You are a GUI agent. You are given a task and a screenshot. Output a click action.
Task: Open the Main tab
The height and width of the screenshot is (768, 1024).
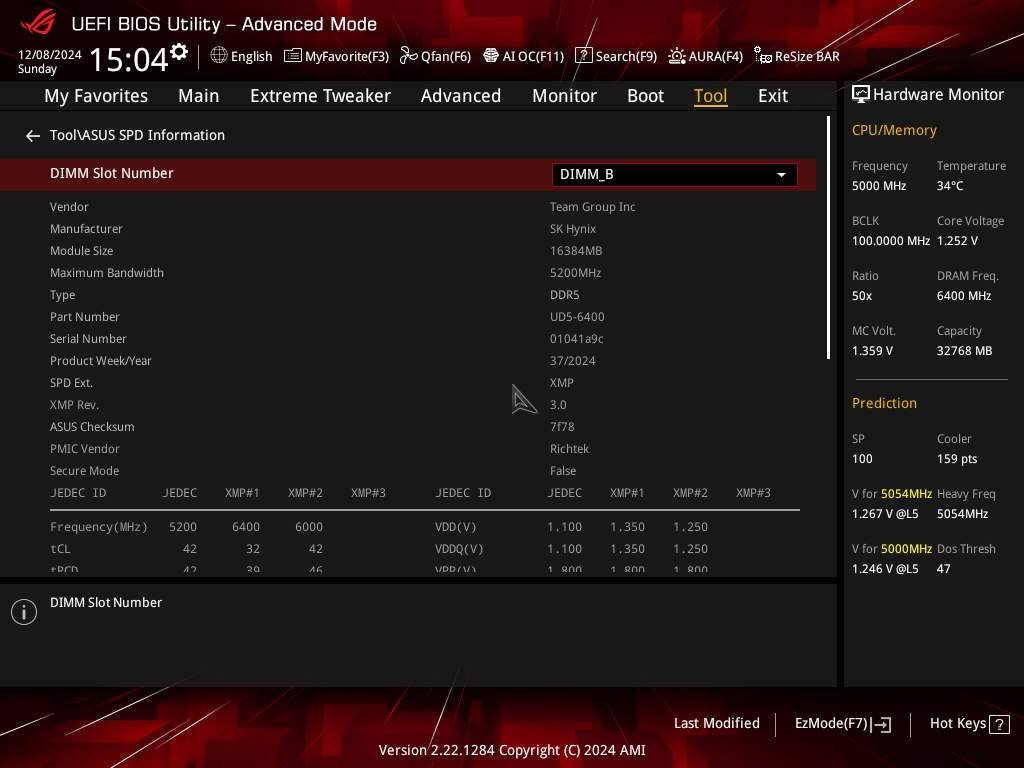pos(198,96)
